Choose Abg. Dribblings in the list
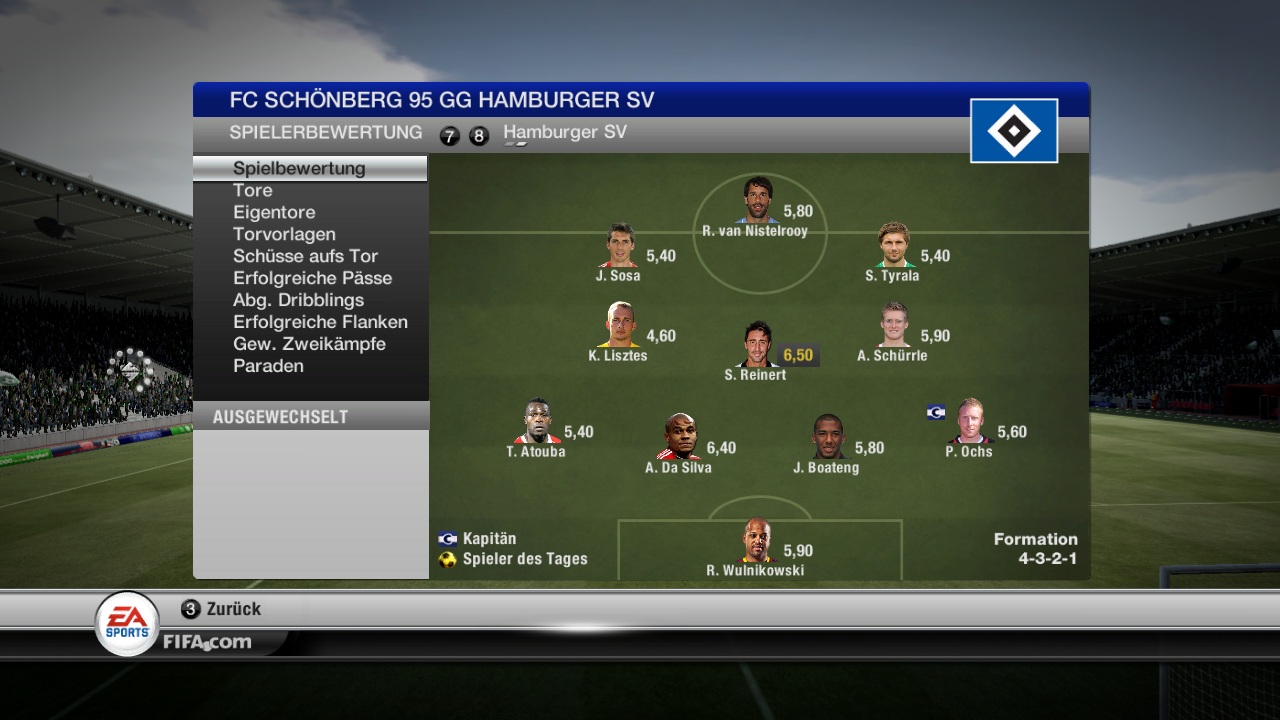 [298, 300]
